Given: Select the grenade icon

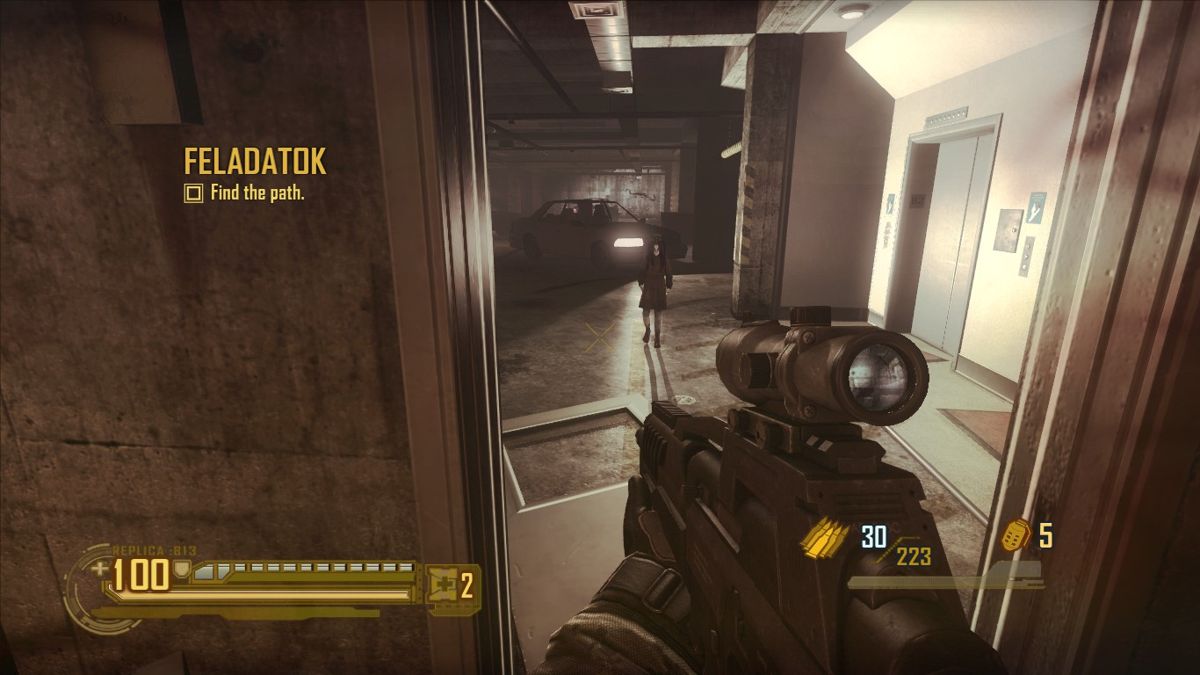Looking at the screenshot, I should coord(1016,535).
